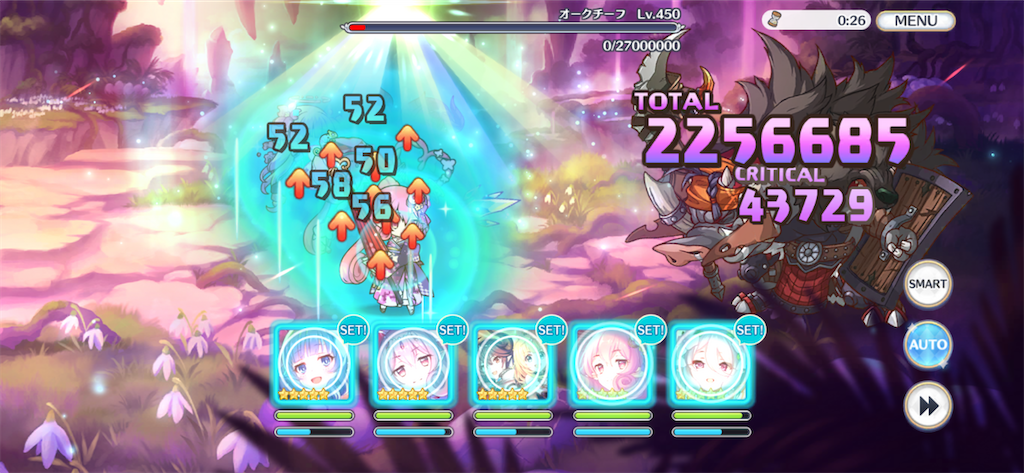Screen dimensions: 1024x473
Task: Toggle AUTO battle mode
Action: coord(927,345)
